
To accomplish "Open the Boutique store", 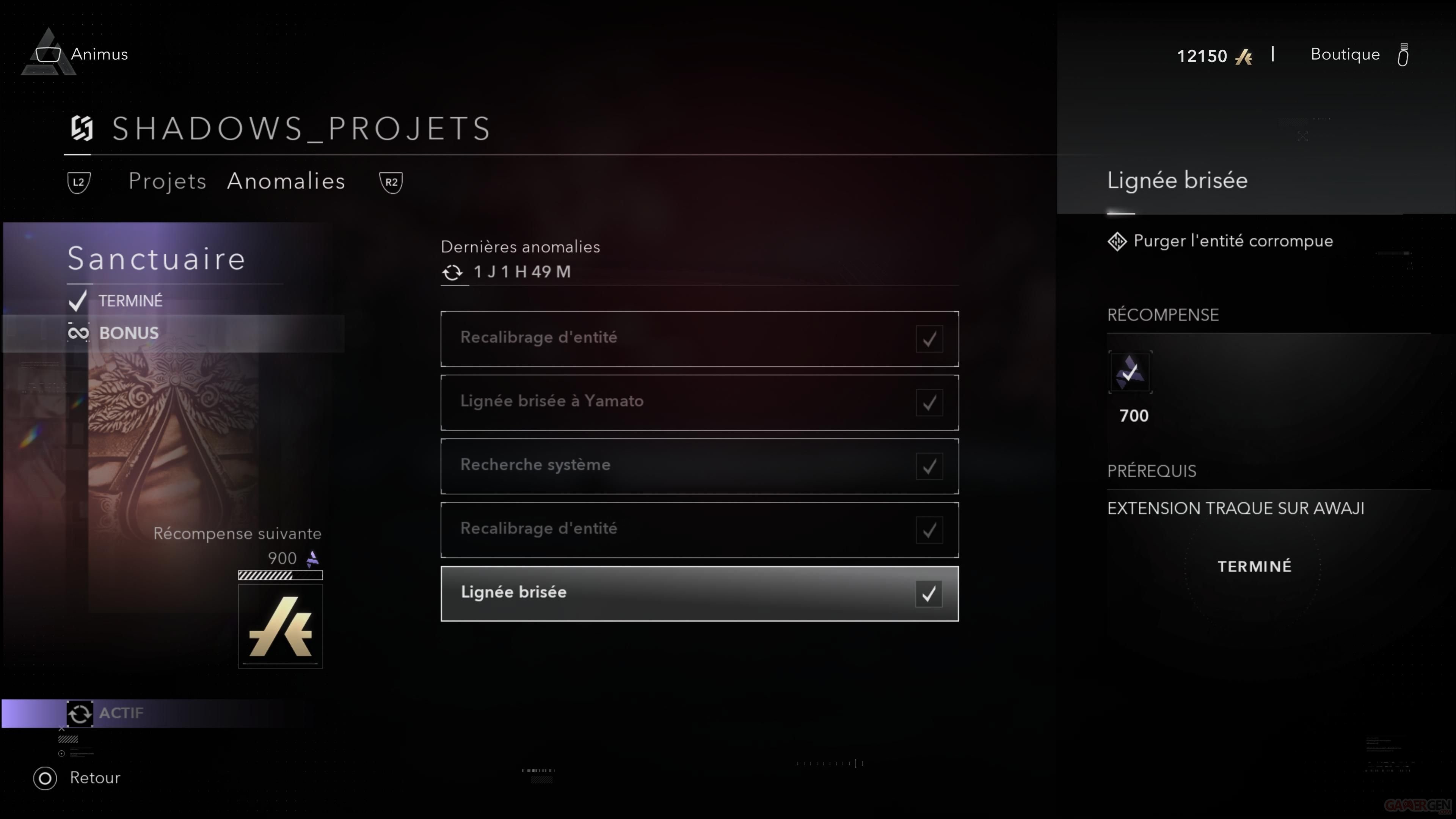I will click(x=1345, y=54).
